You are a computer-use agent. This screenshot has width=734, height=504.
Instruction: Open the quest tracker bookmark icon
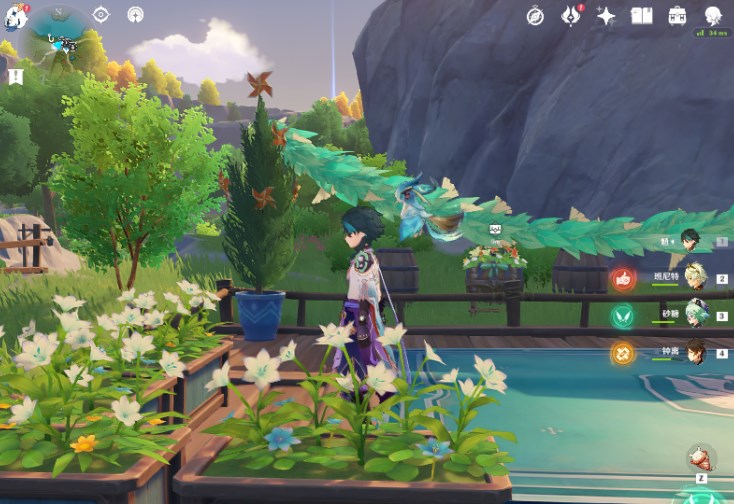point(15,76)
